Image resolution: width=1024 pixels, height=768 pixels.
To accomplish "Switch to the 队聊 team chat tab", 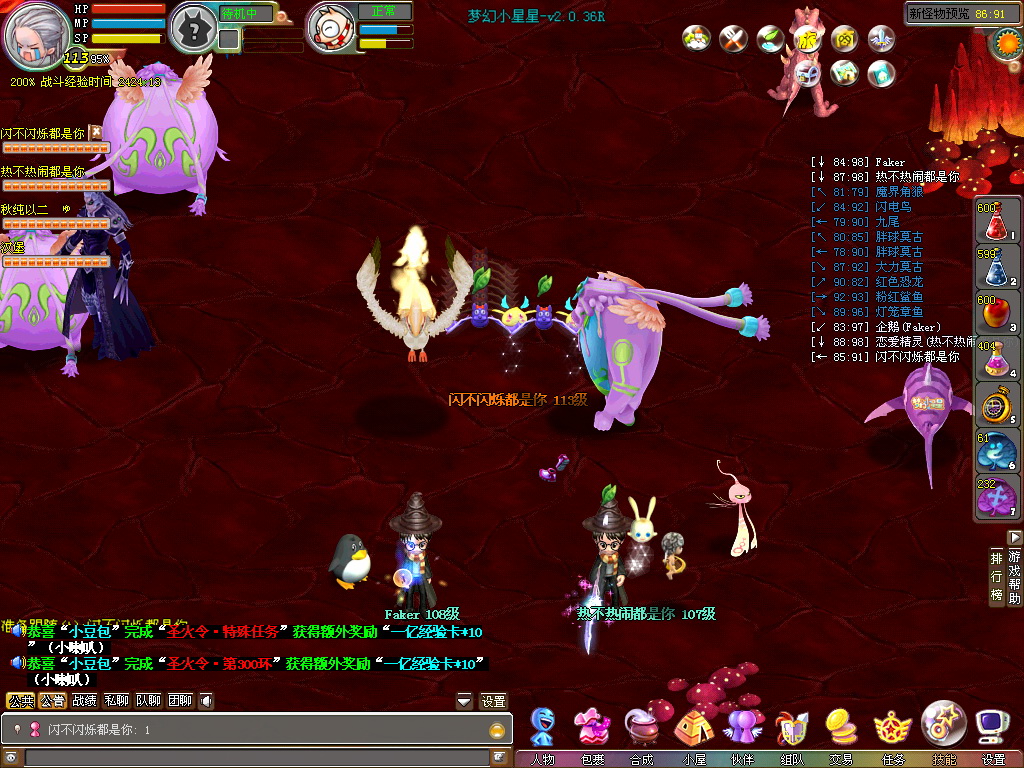I will (148, 701).
